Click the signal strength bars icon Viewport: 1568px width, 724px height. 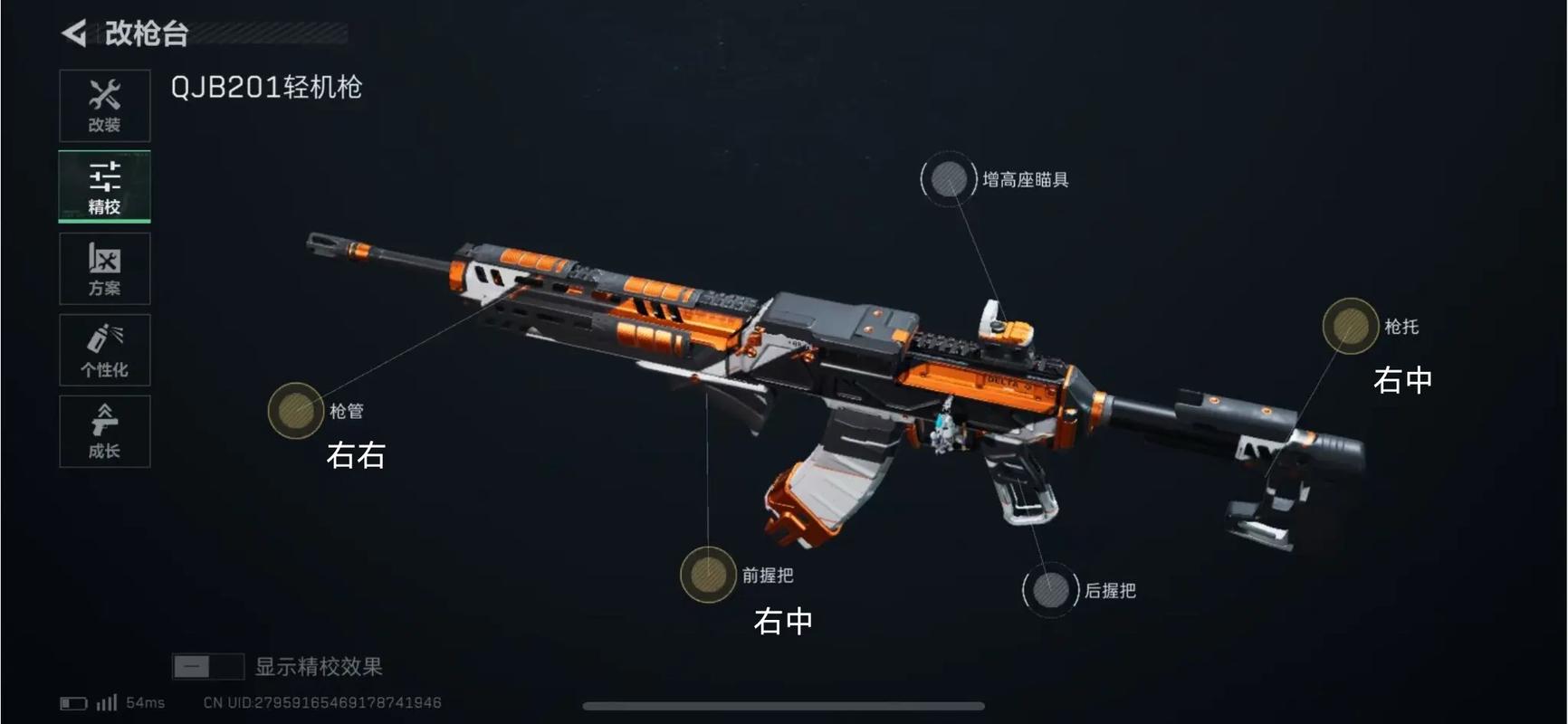106,701
